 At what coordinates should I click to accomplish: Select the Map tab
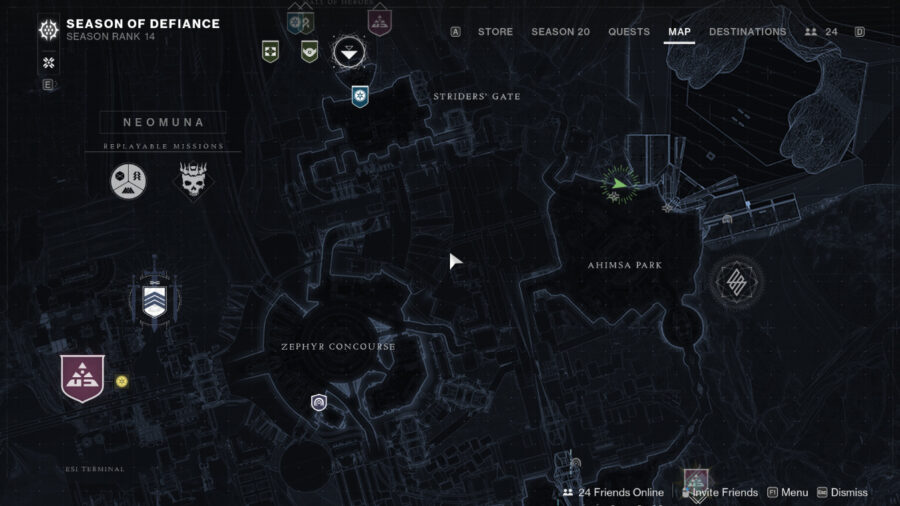679,32
